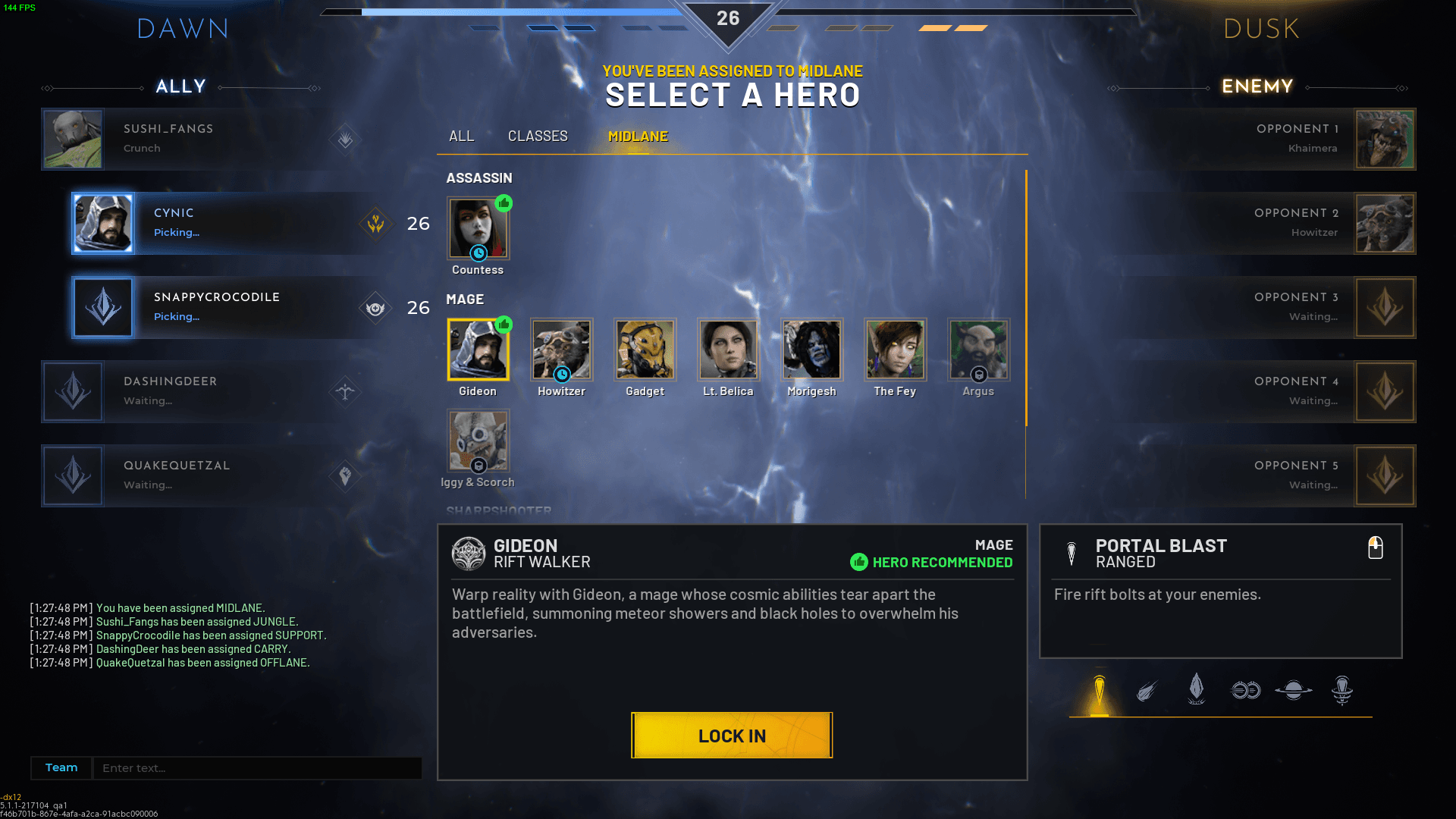This screenshot has width=1456, height=819.
Task: Open the CLASSES tab
Action: click(x=538, y=136)
